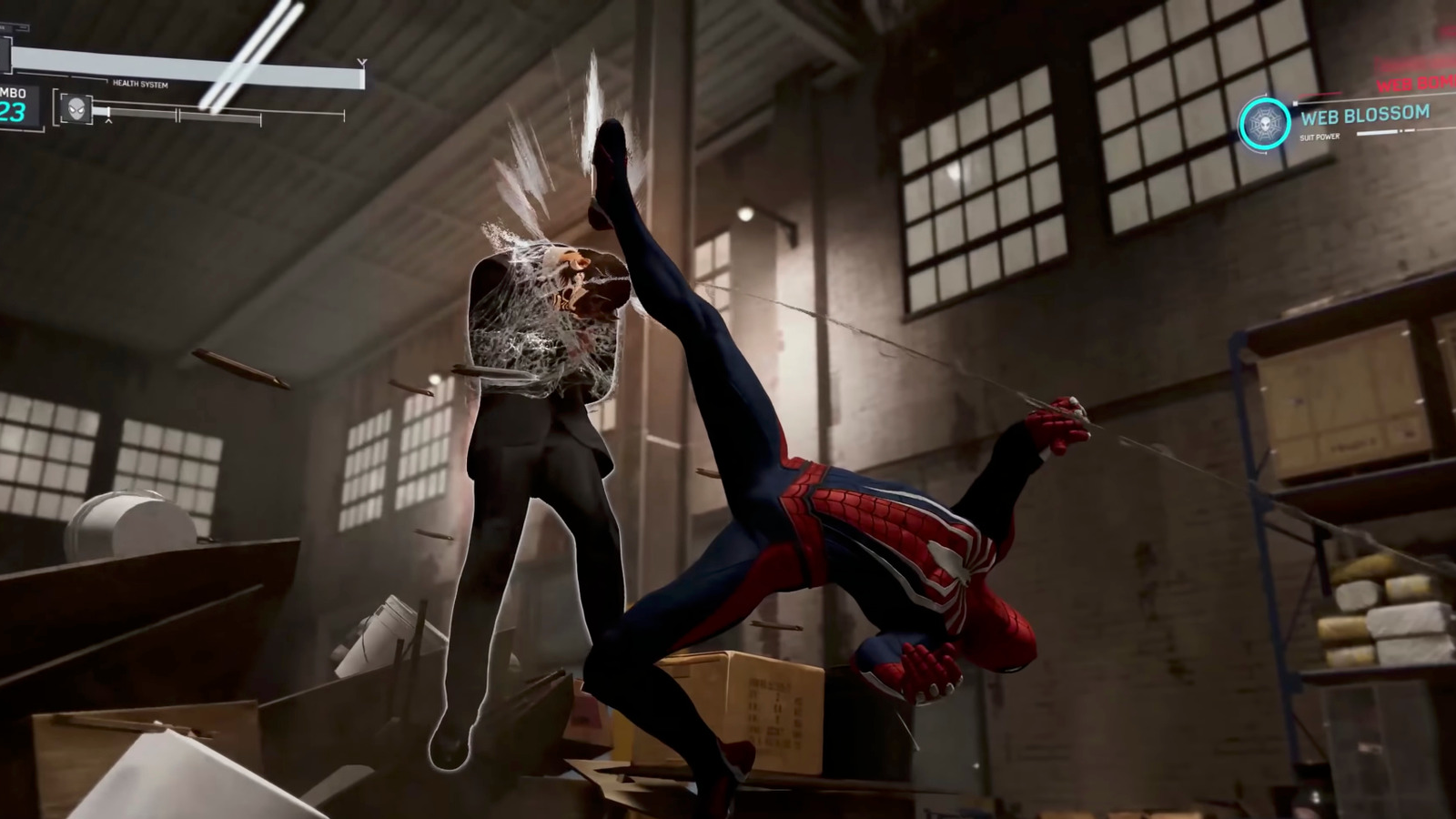Open the Suit Power menu entry

pos(1321,136)
